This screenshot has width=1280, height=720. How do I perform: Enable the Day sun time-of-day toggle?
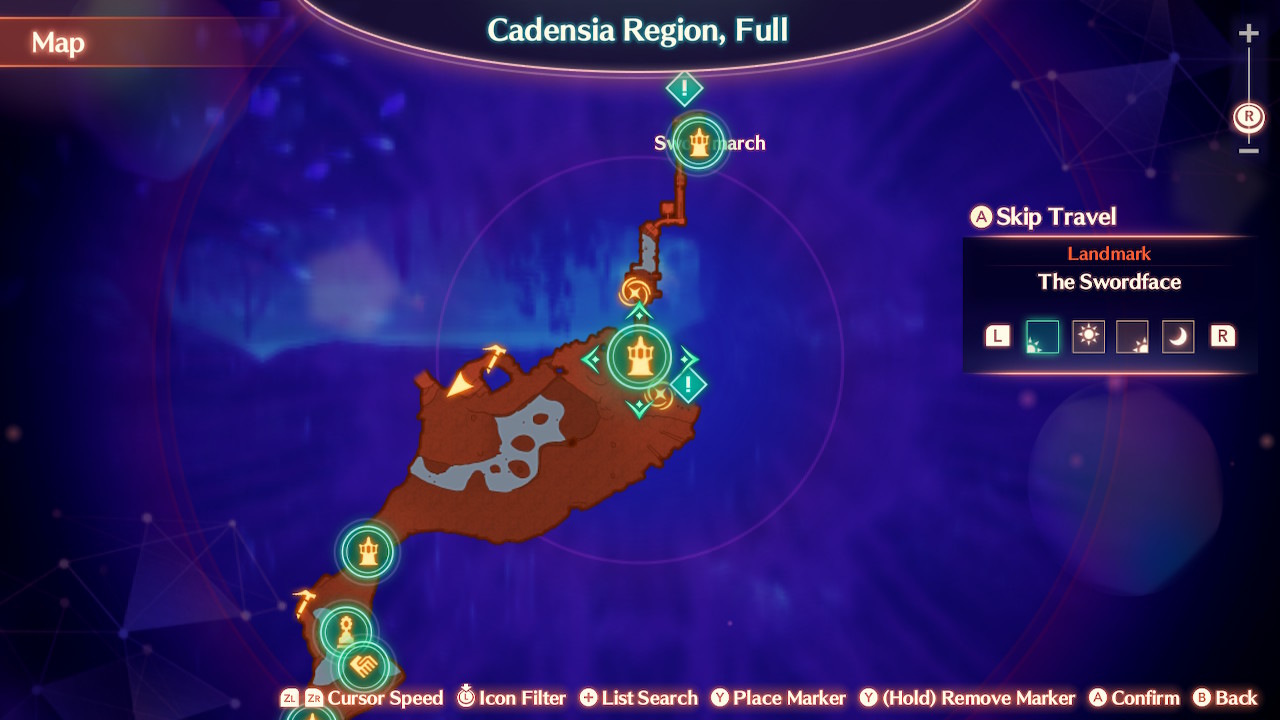click(1088, 336)
